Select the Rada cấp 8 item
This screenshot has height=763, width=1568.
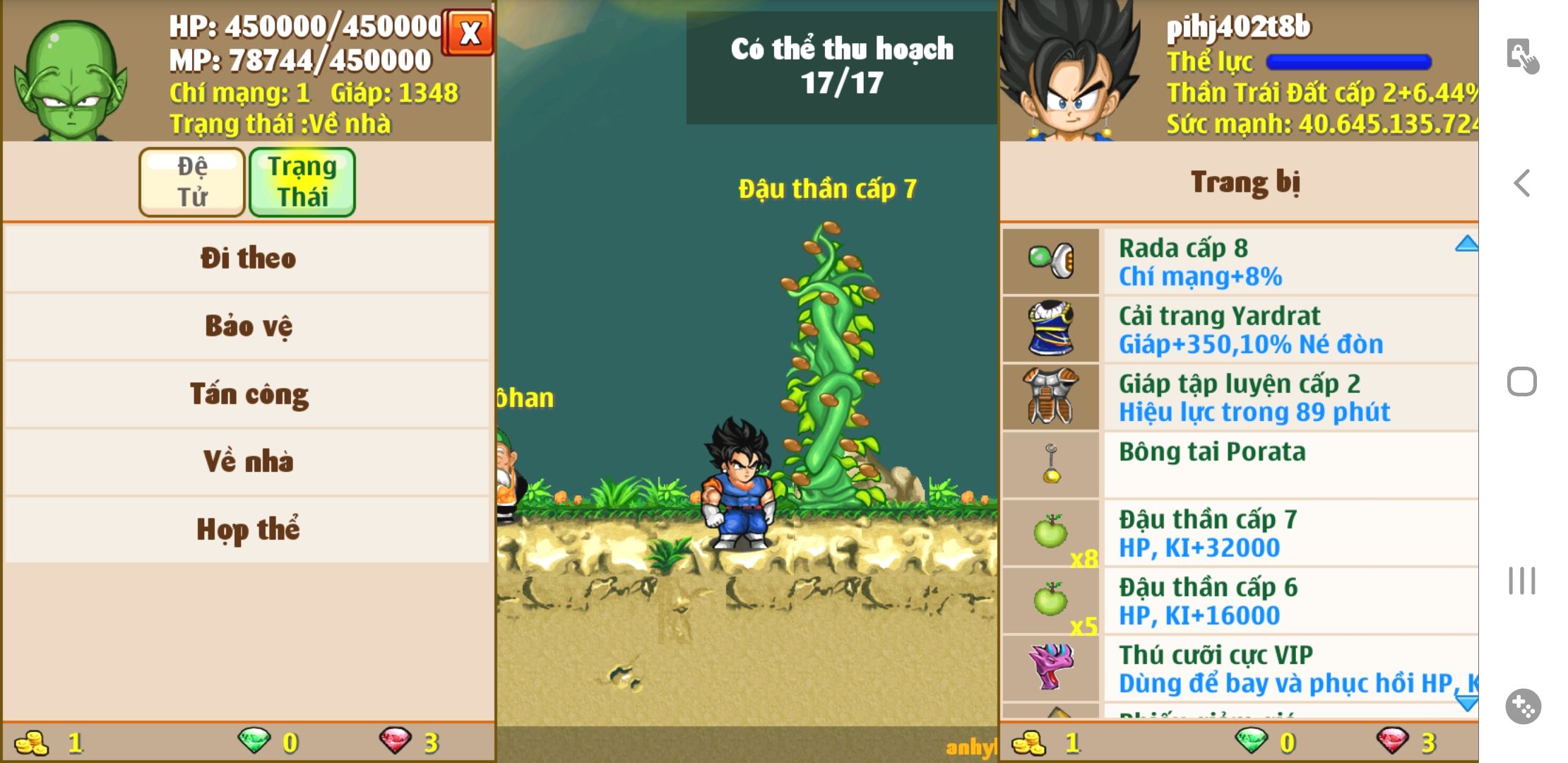coord(1240,261)
